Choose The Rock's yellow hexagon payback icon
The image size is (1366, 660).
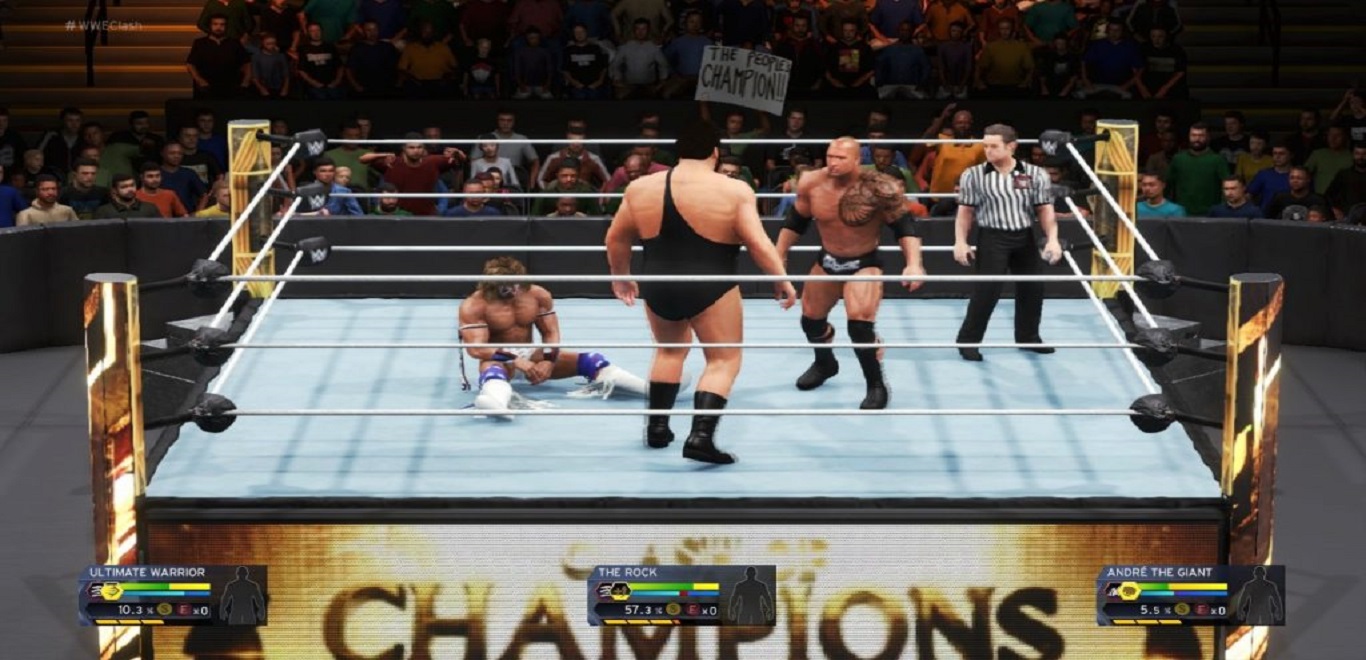pos(619,591)
